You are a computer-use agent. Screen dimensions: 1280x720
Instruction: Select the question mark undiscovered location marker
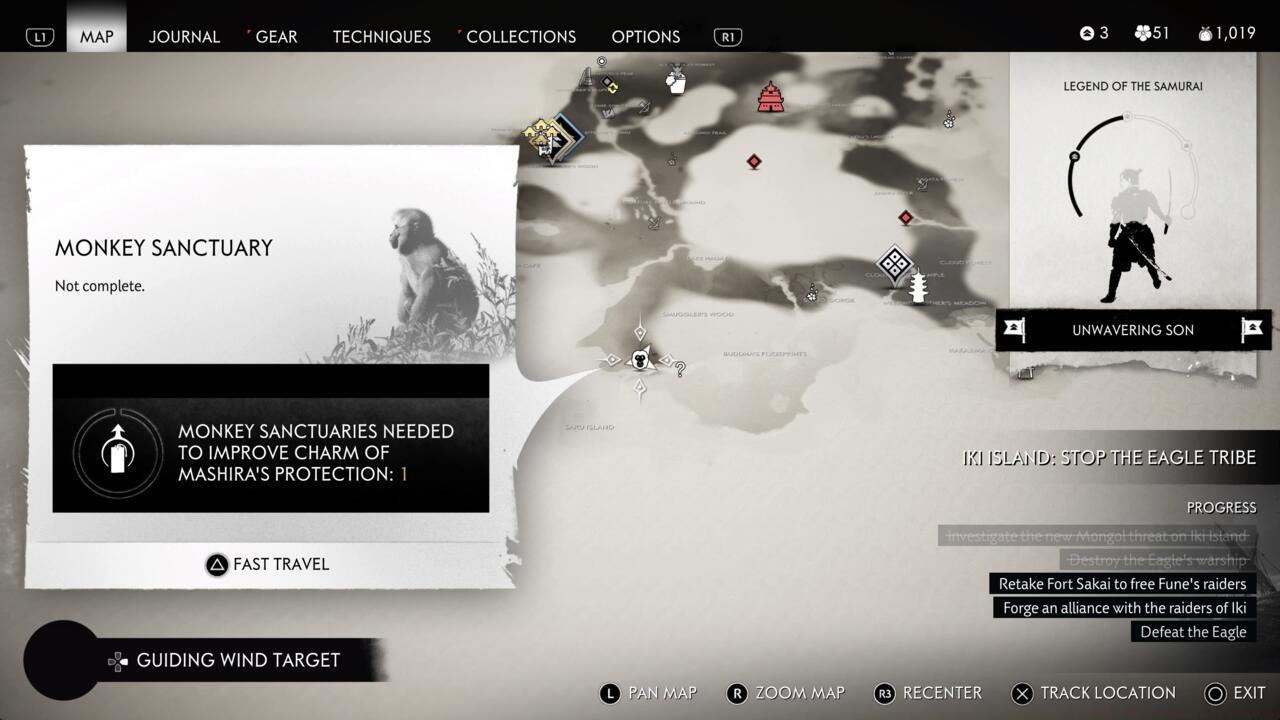click(680, 369)
